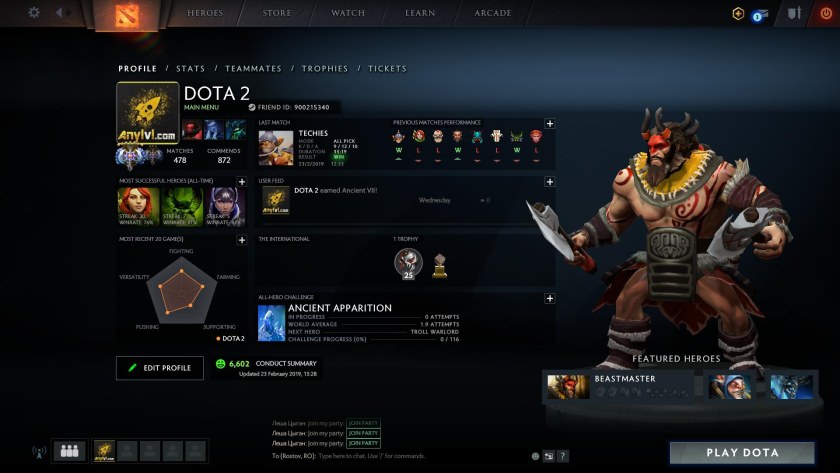840x473 pixels.
Task: Open the party members icon
Action: 69,451
